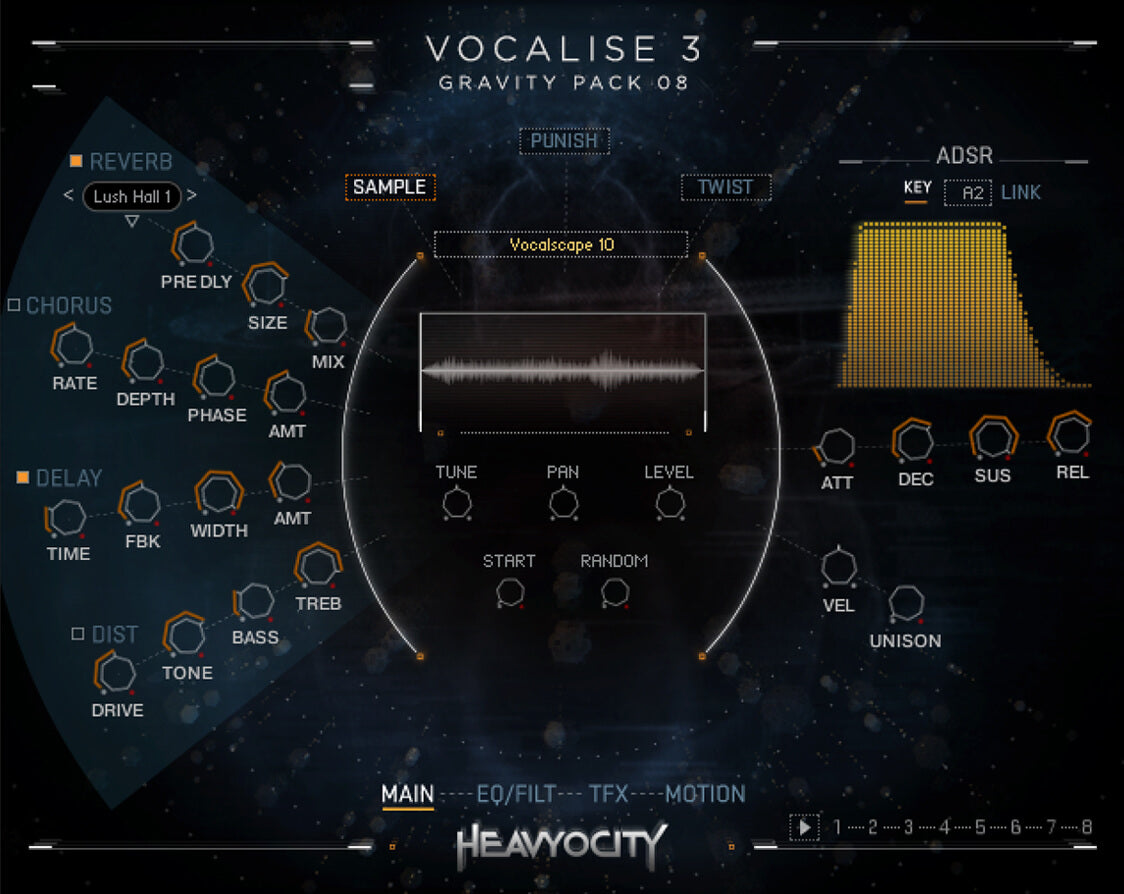
Task: Open the TFX tab
Action: coord(608,795)
